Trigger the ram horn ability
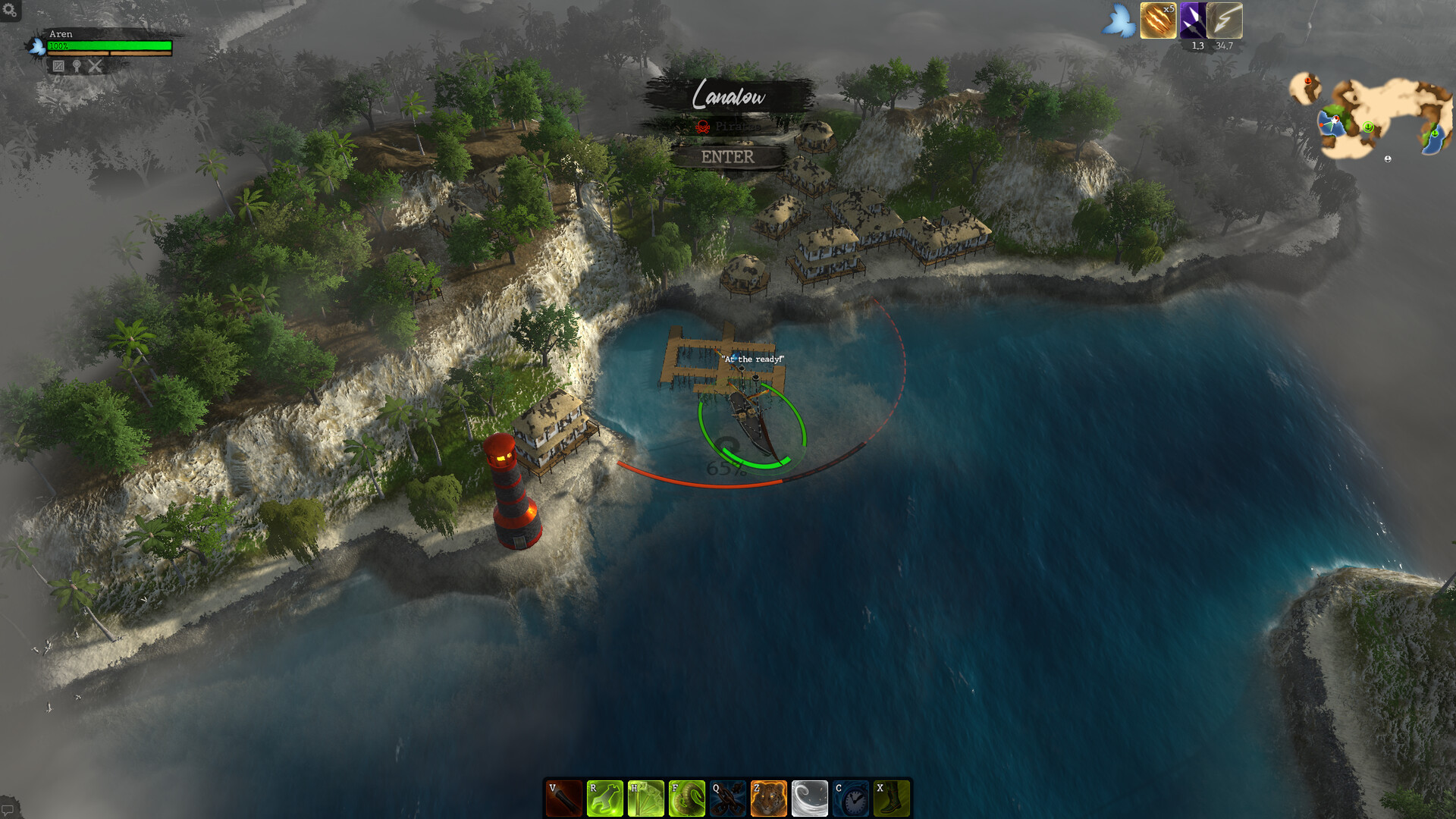Image resolution: width=1456 pixels, height=819 pixels. (687, 799)
